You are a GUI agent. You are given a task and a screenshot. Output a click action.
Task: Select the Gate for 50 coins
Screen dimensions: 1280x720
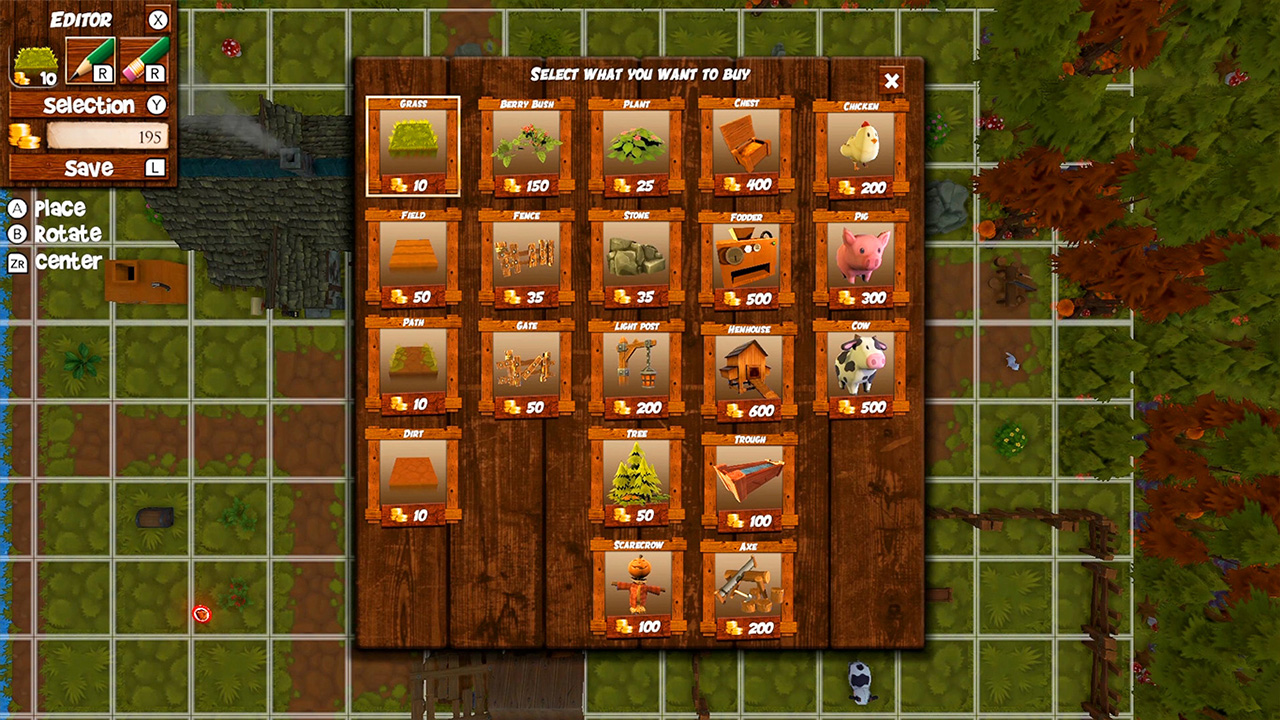coord(527,369)
